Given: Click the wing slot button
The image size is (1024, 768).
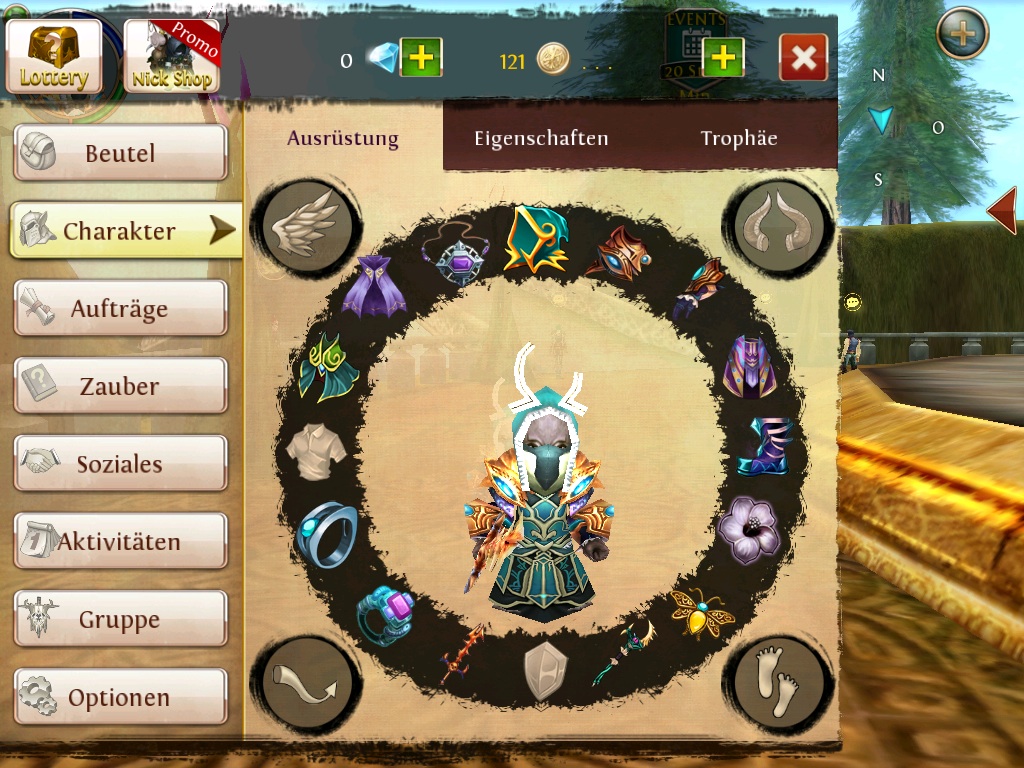Looking at the screenshot, I should 305,226.
